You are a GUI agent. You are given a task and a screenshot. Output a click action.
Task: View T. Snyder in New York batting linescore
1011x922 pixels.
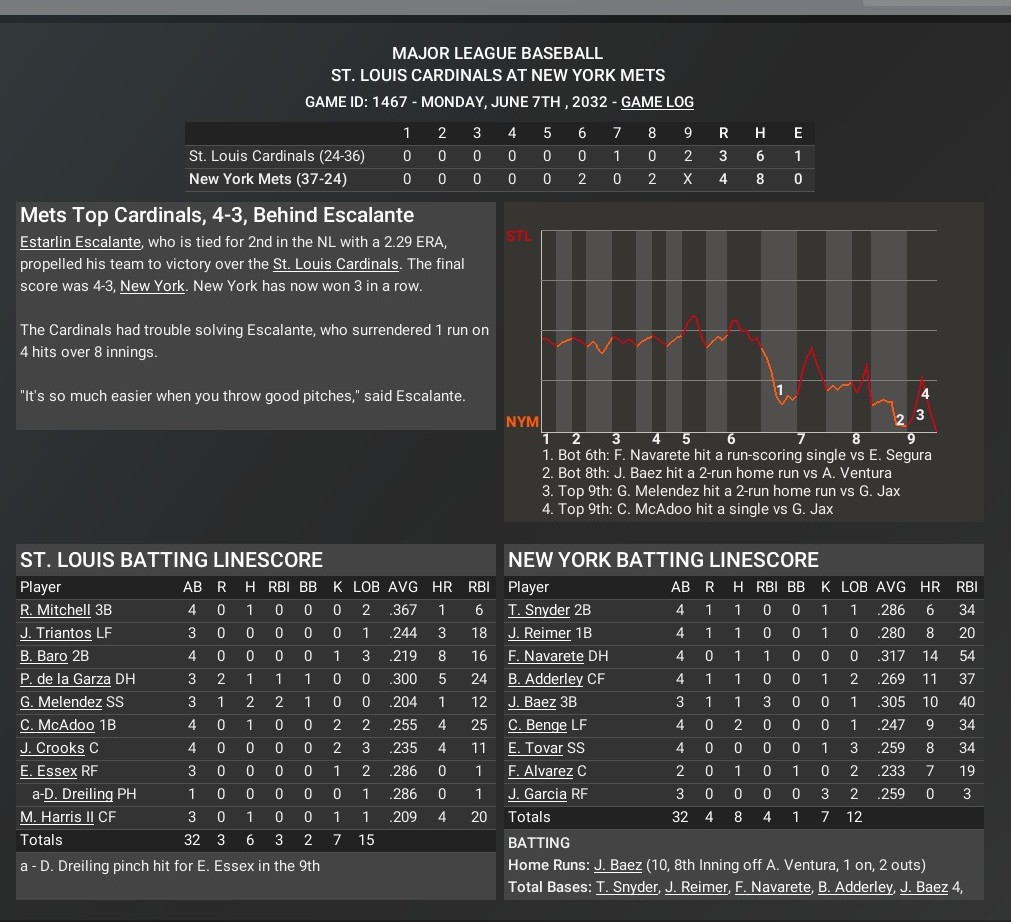point(539,610)
